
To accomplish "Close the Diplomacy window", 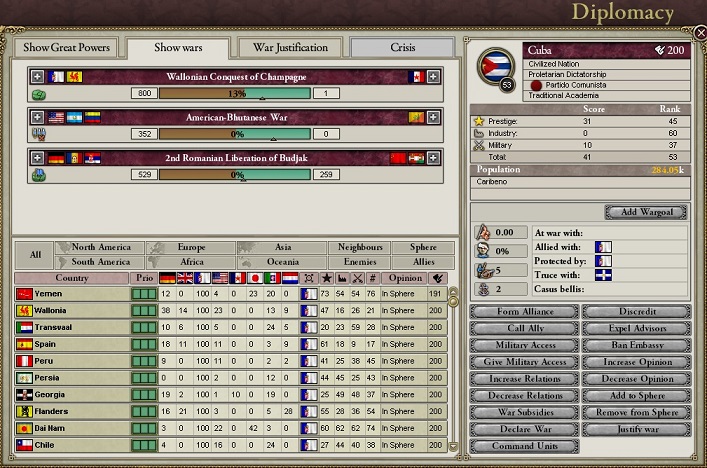I will point(699,31).
